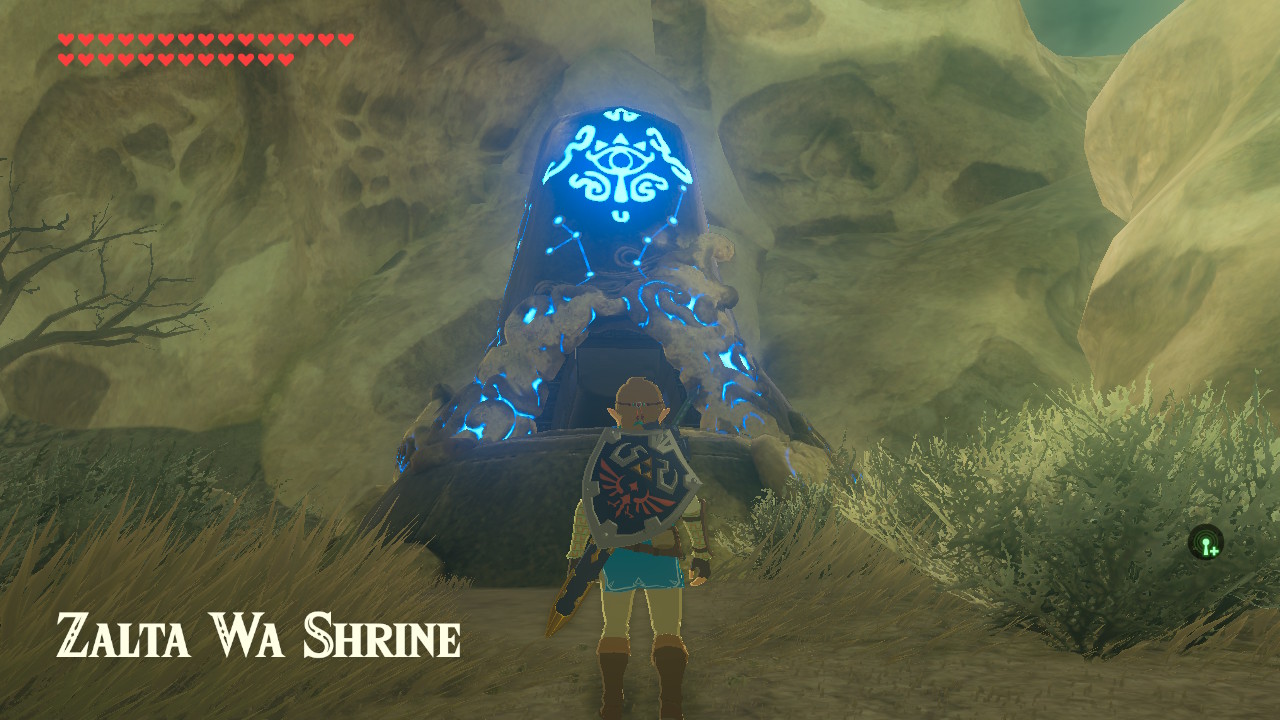Viewport: 1280px width, 720px height.
Task: Click the blue glowing rocks near the entrance
Action: point(530,330)
